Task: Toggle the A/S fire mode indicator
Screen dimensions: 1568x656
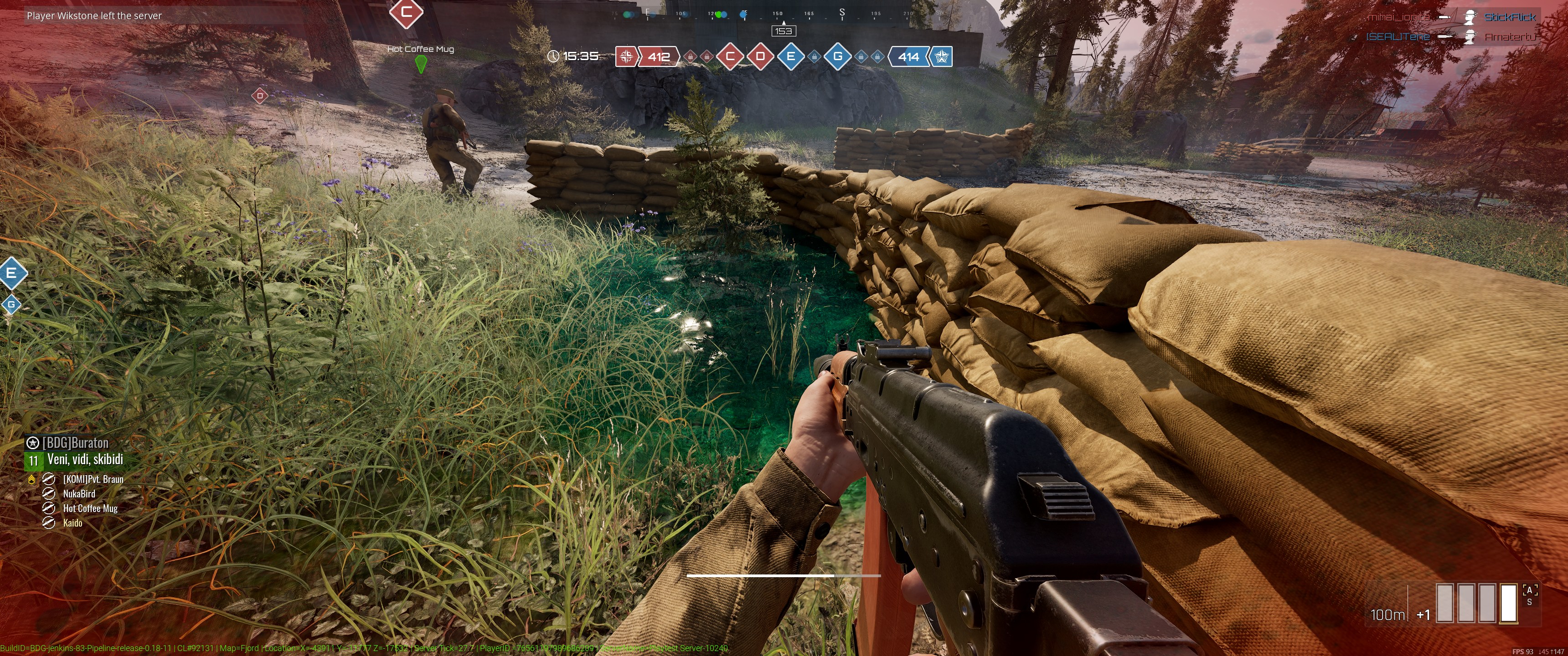Action: tap(1529, 595)
